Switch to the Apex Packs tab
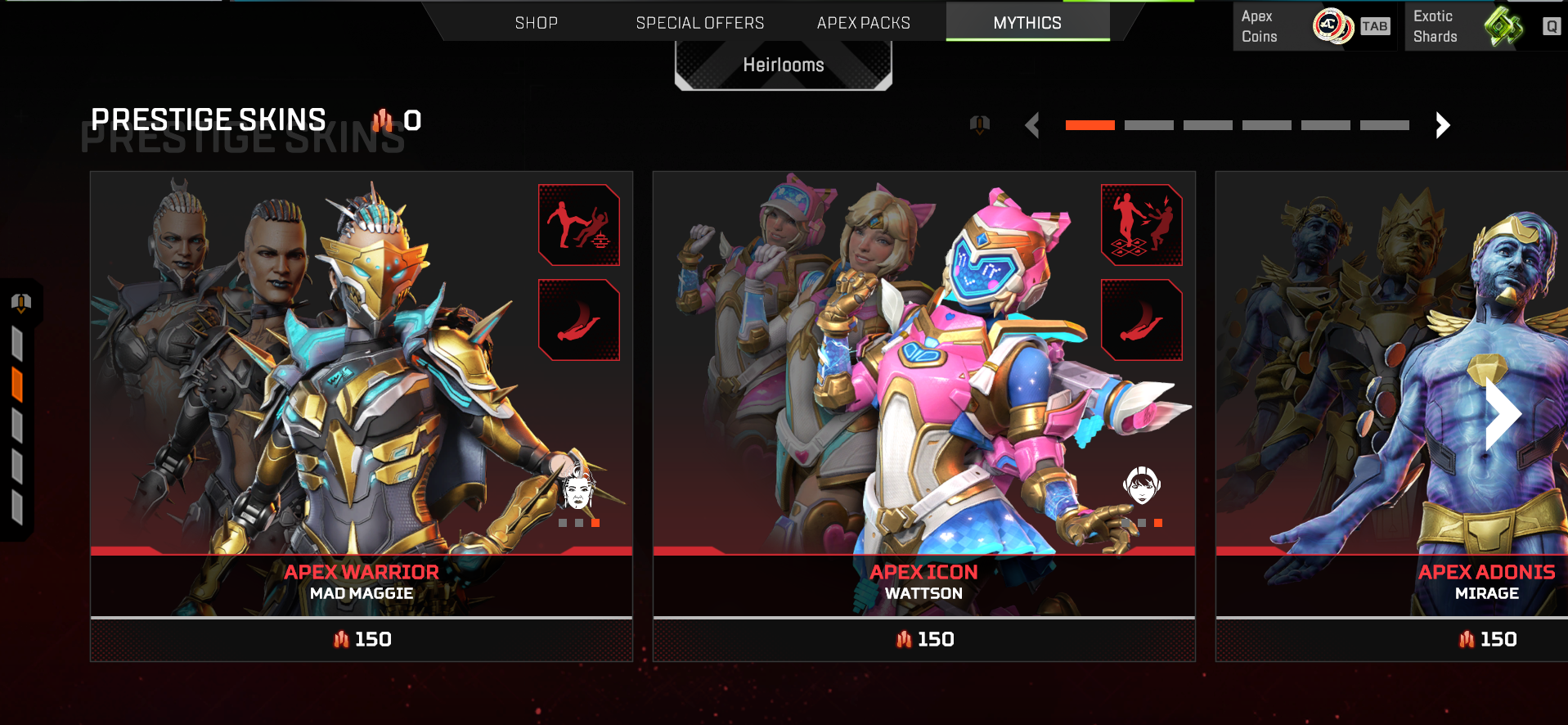1568x725 pixels. click(863, 22)
